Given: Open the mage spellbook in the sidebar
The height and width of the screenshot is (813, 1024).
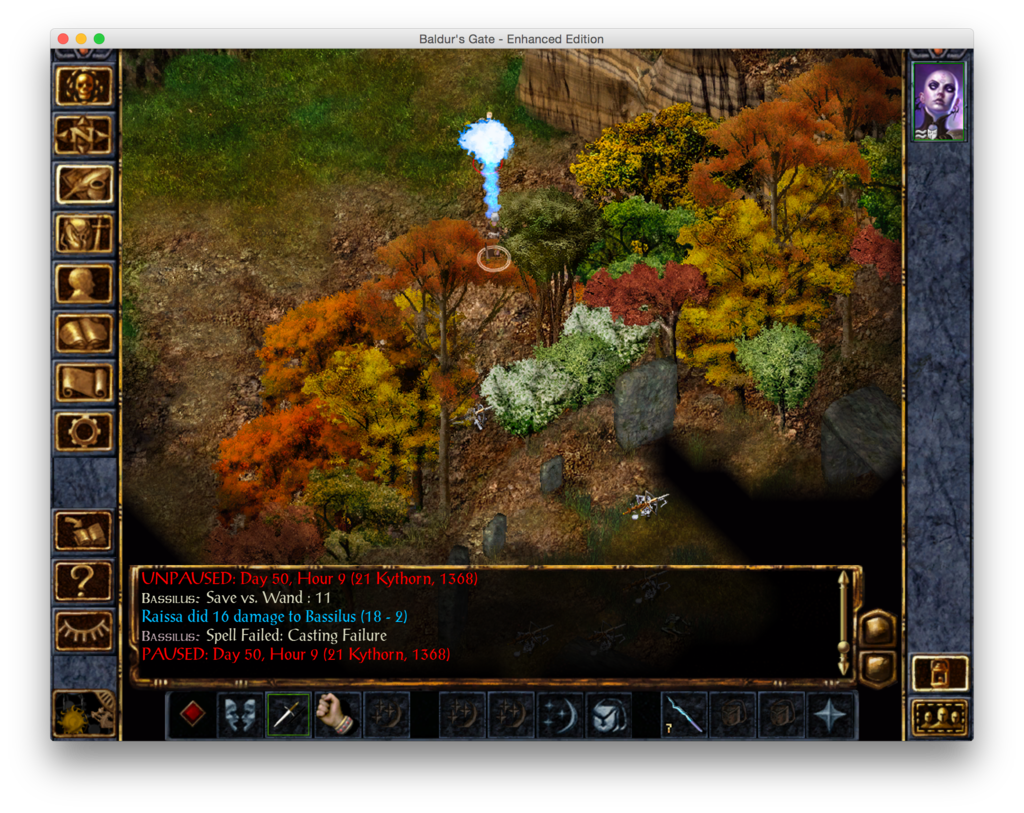Looking at the screenshot, I should tap(83, 332).
